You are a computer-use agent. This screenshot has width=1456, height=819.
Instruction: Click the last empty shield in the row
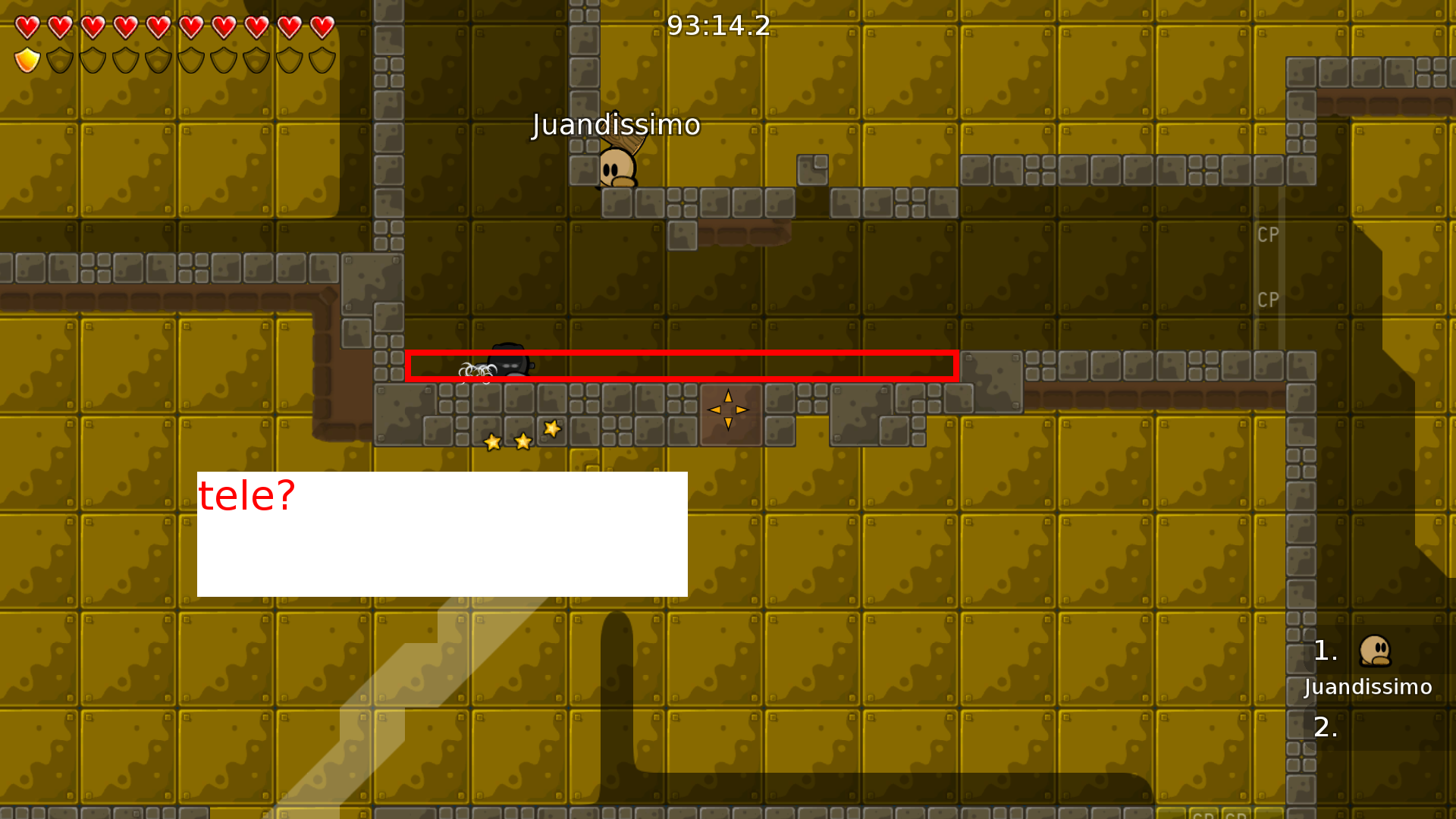[x=322, y=59]
